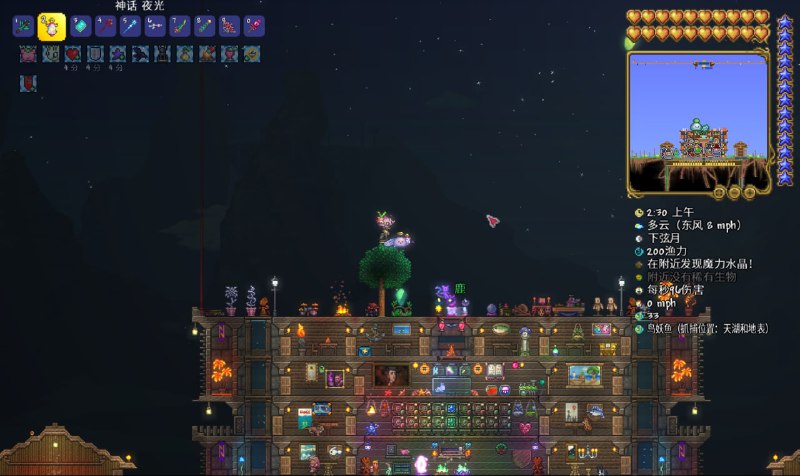Select the highlighted Nightglow hotbar slot

52,27
